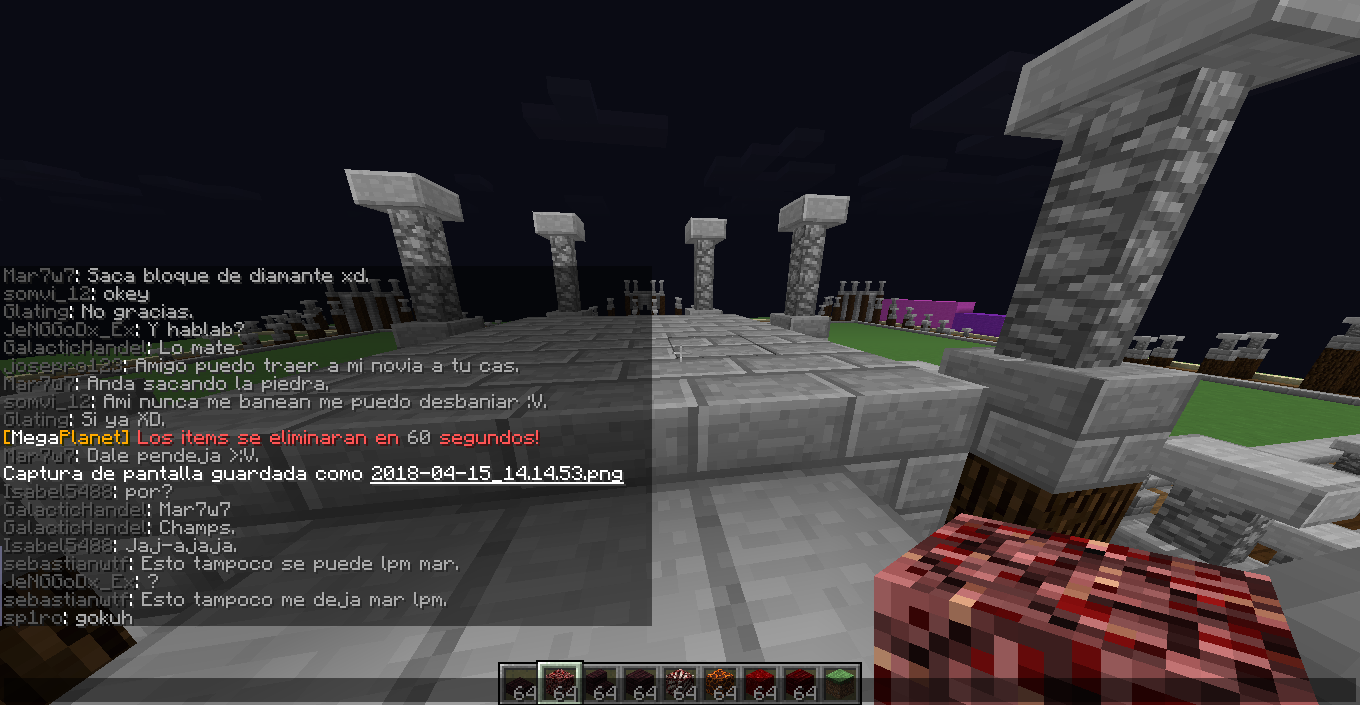
Task: Choose the nether brick stairs slot
Action: point(599,684)
